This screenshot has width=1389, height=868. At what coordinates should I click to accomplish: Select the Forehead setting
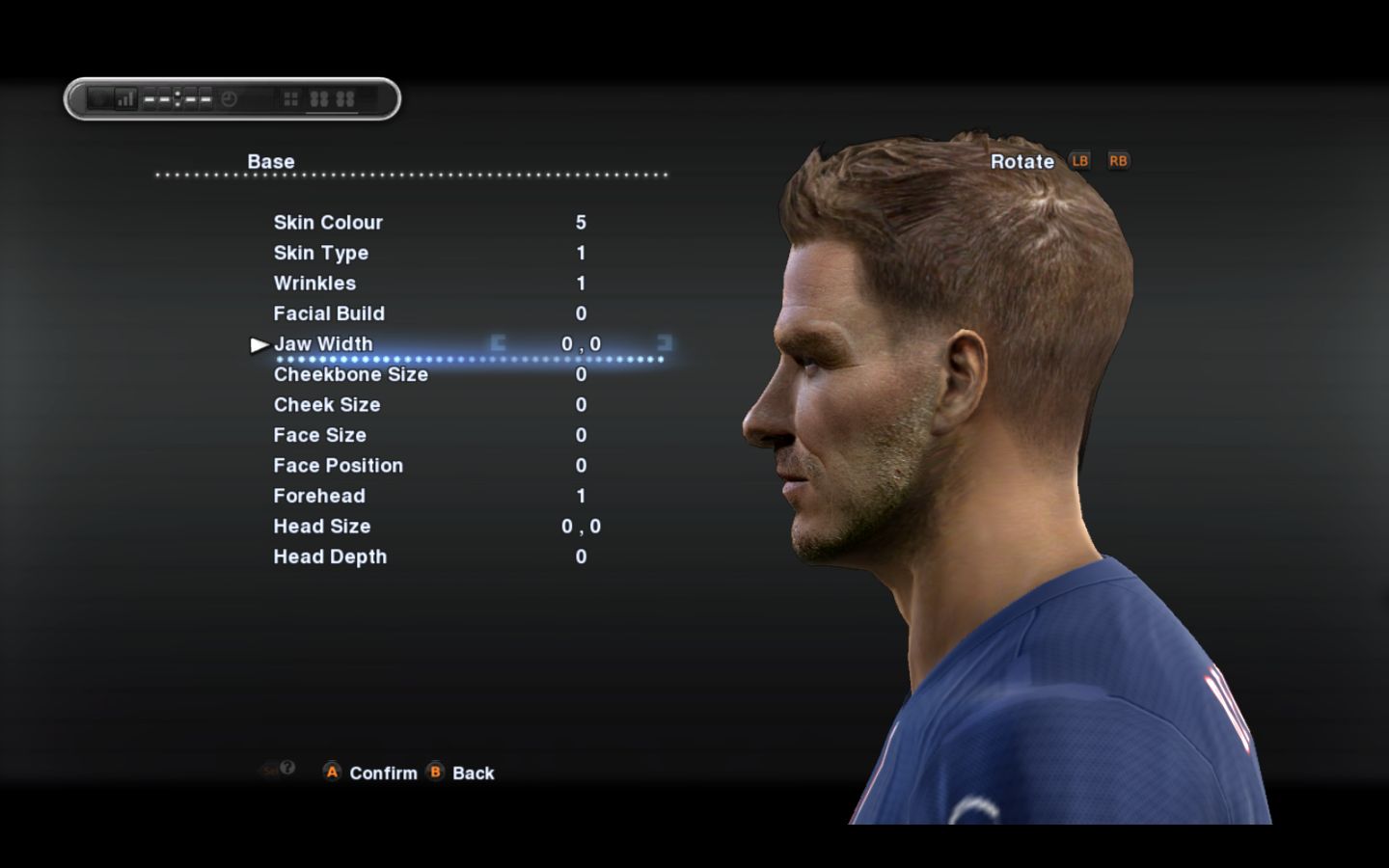point(319,496)
